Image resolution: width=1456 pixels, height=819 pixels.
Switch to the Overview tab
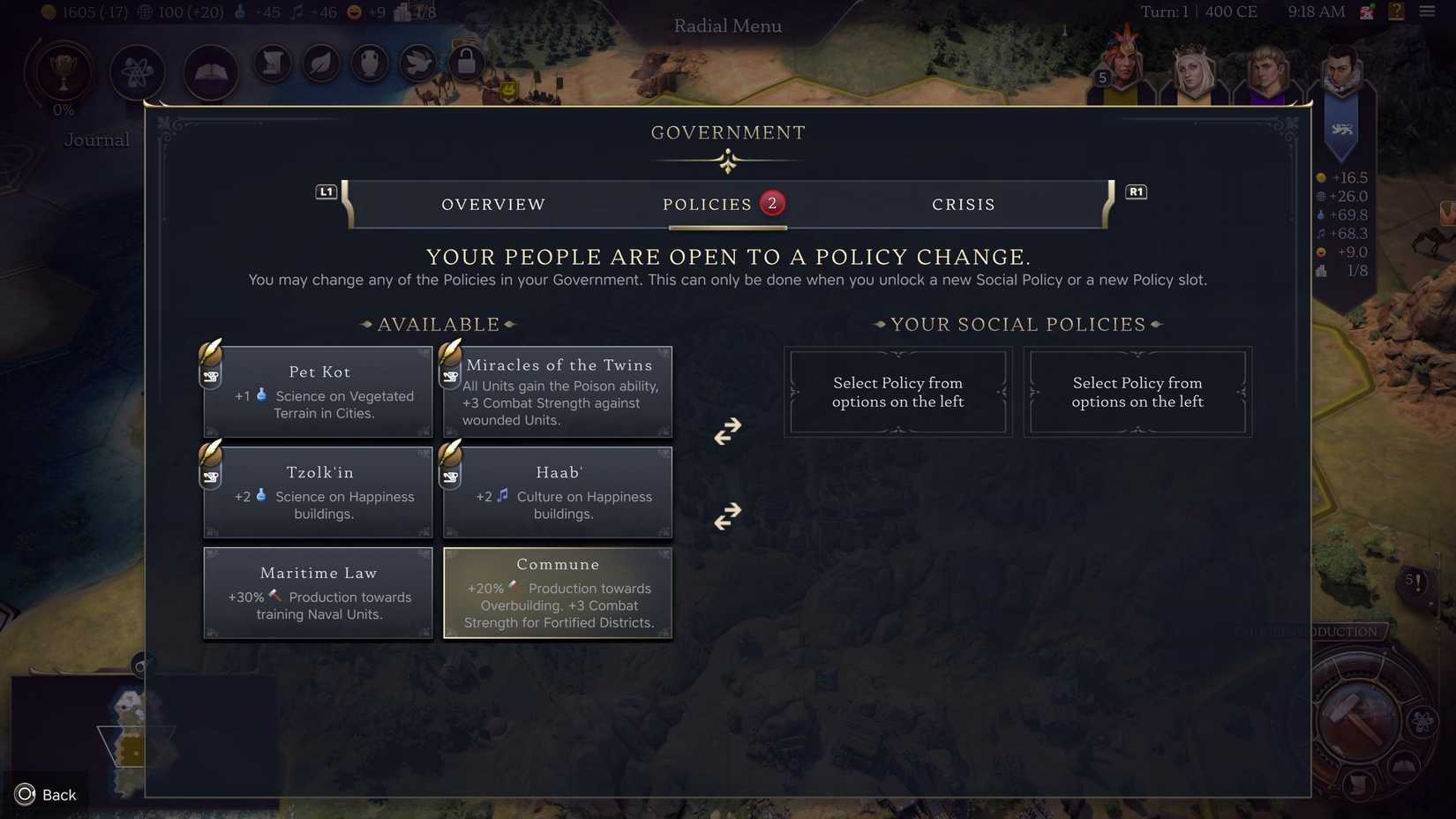pyautogui.click(x=493, y=204)
